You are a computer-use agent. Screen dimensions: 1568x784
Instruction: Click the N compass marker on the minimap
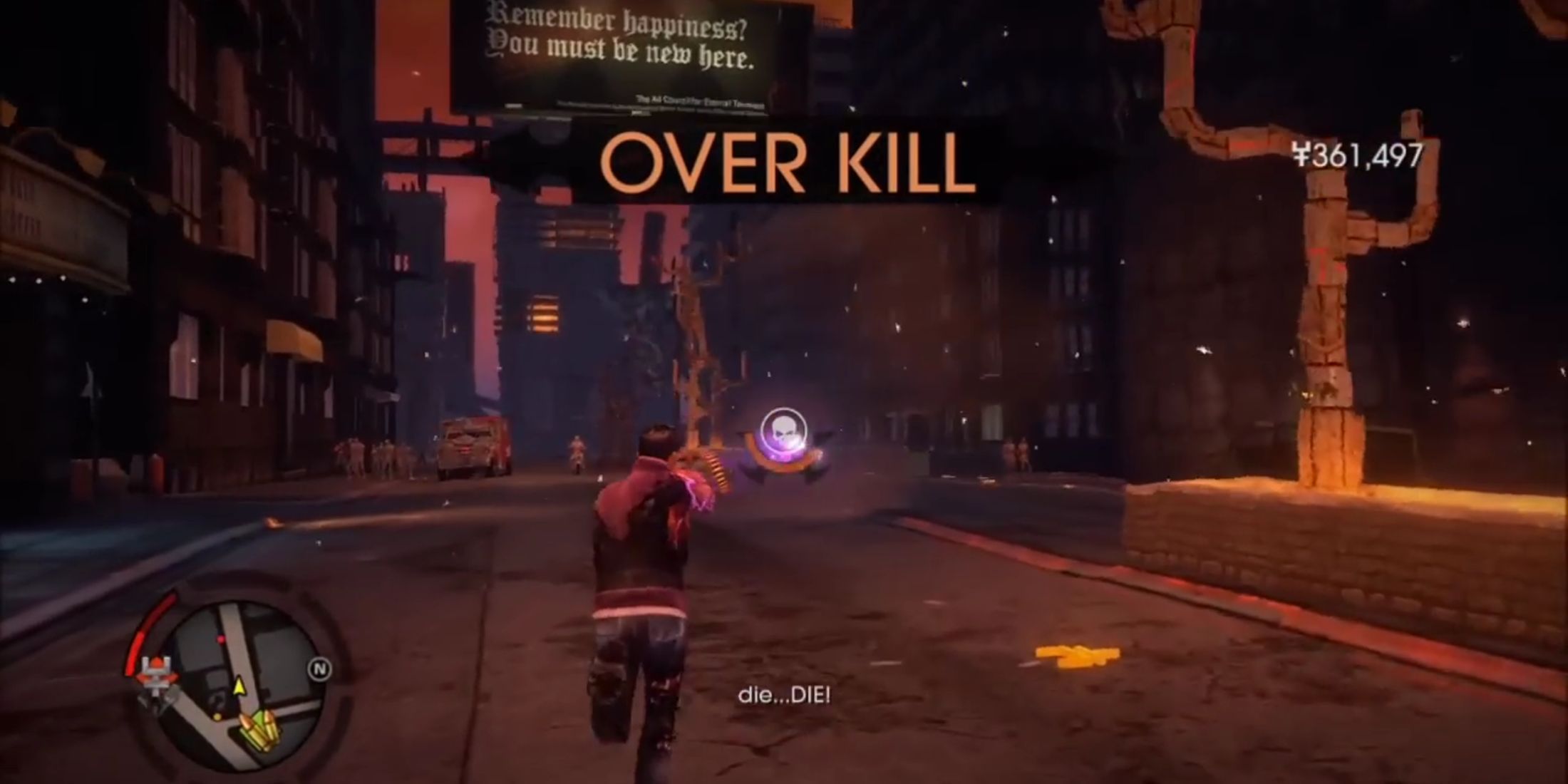tap(319, 669)
